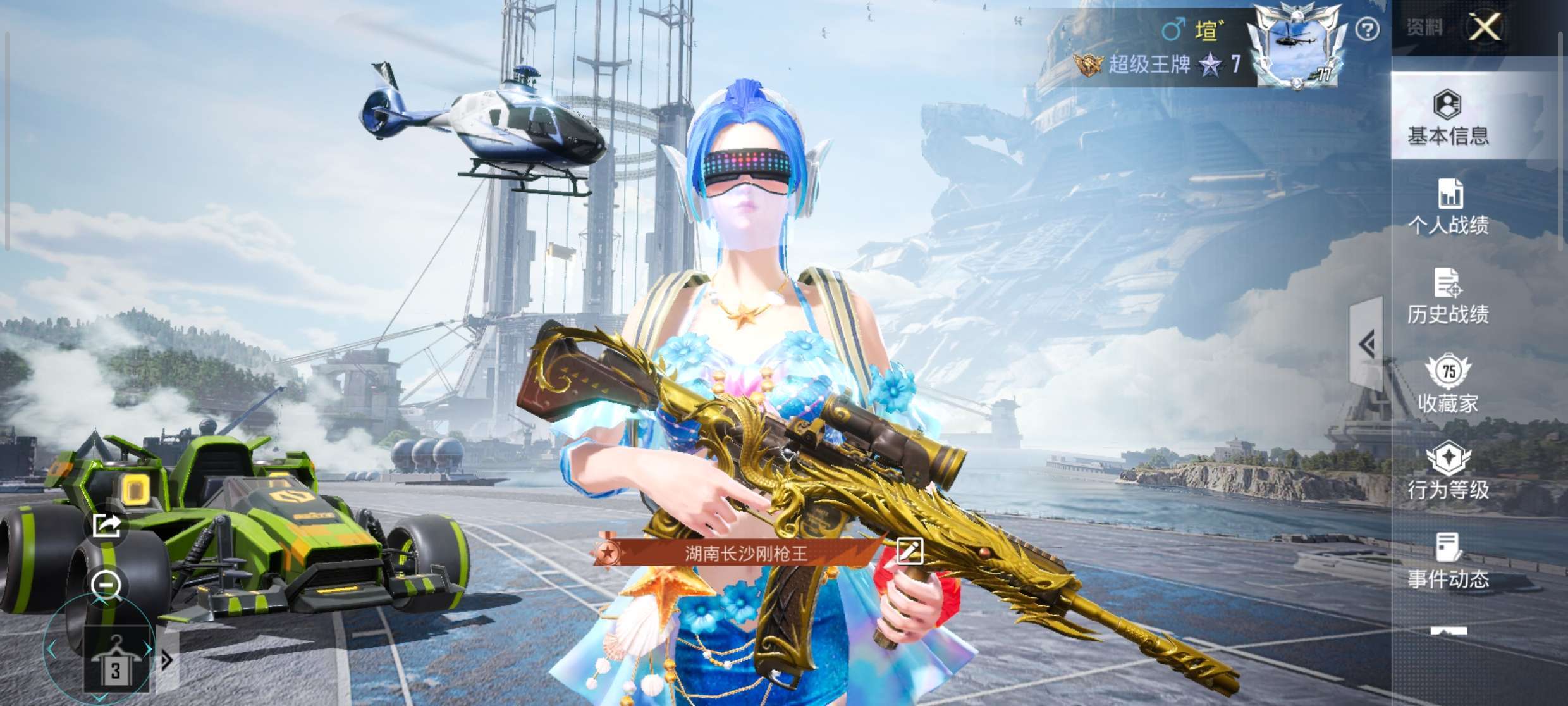
Task: Click the 超级王牌 rank badge
Action: [x=1089, y=65]
